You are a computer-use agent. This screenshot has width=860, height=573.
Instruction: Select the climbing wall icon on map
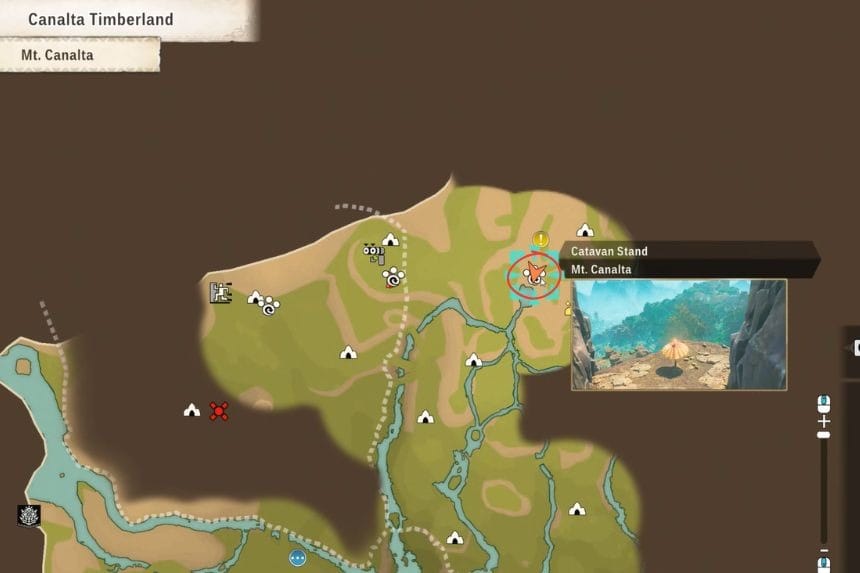click(x=221, y=293)
